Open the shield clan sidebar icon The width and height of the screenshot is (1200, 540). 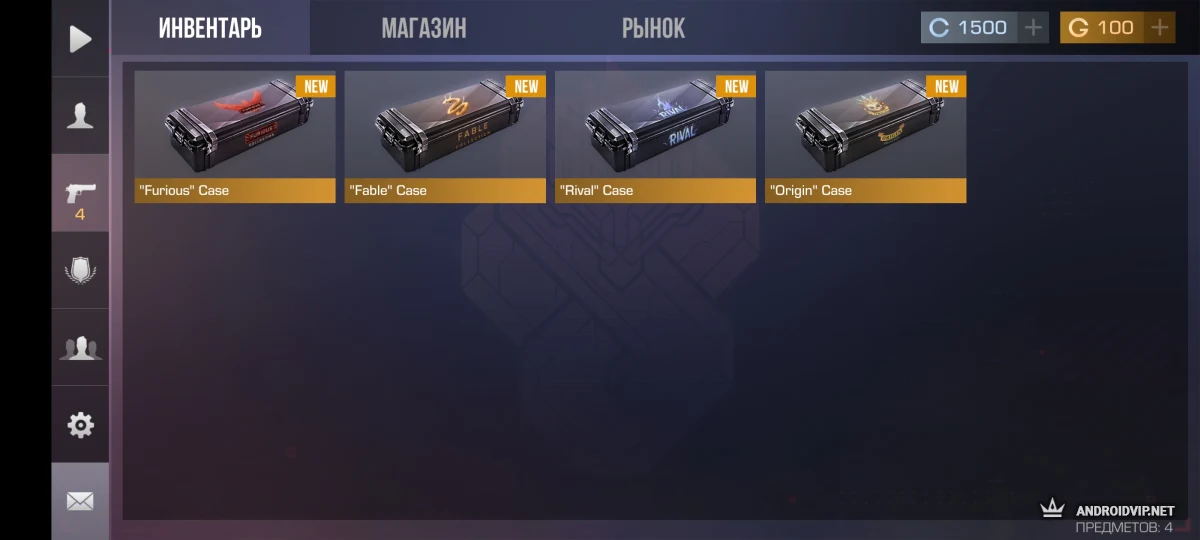tap(80, 270)
